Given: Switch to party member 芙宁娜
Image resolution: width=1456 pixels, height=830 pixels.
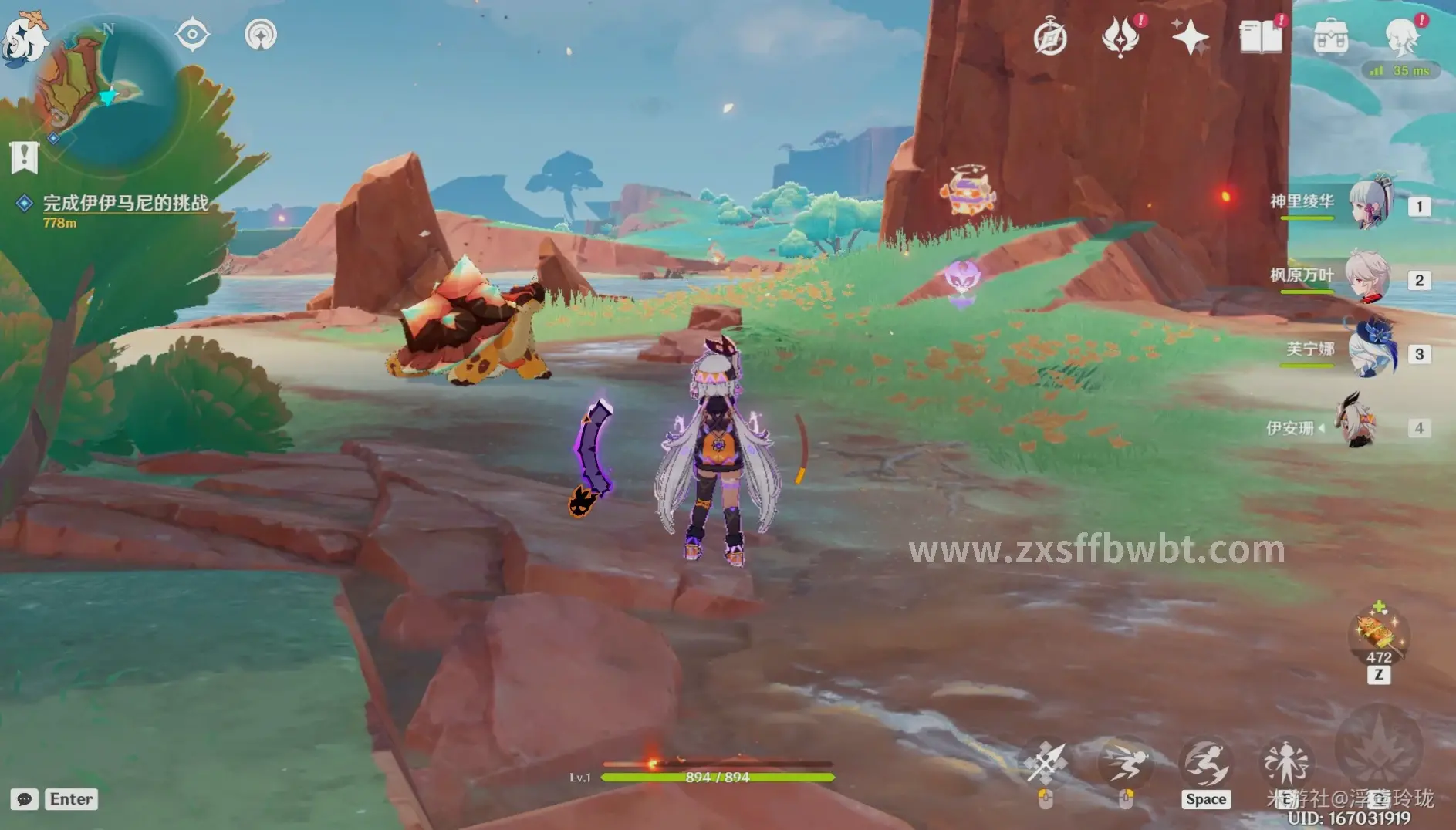Looking at the screenshot, I should (x=1372, y=351).
